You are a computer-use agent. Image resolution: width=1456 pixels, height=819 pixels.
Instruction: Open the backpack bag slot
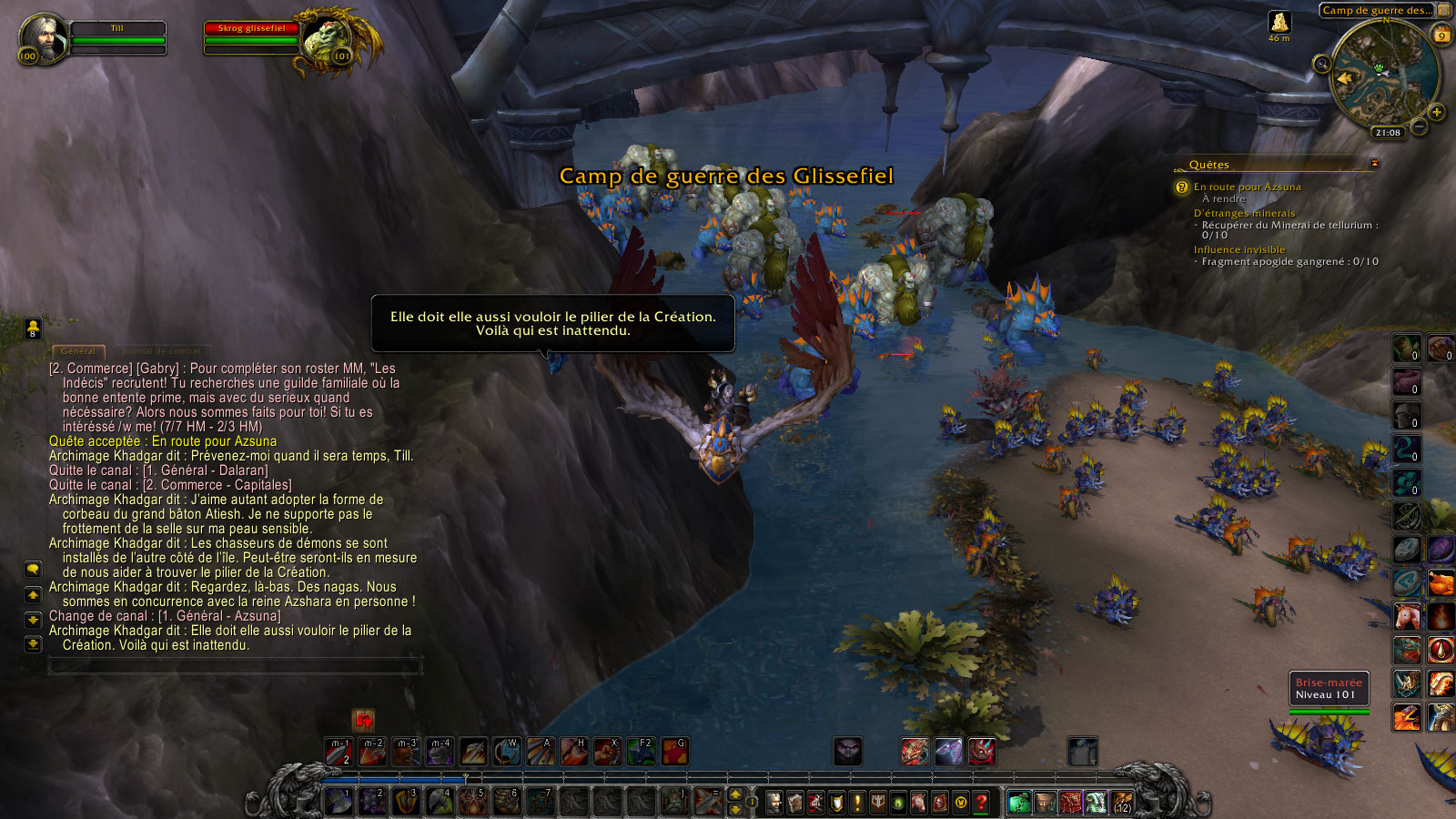[x=1122, y=803]
